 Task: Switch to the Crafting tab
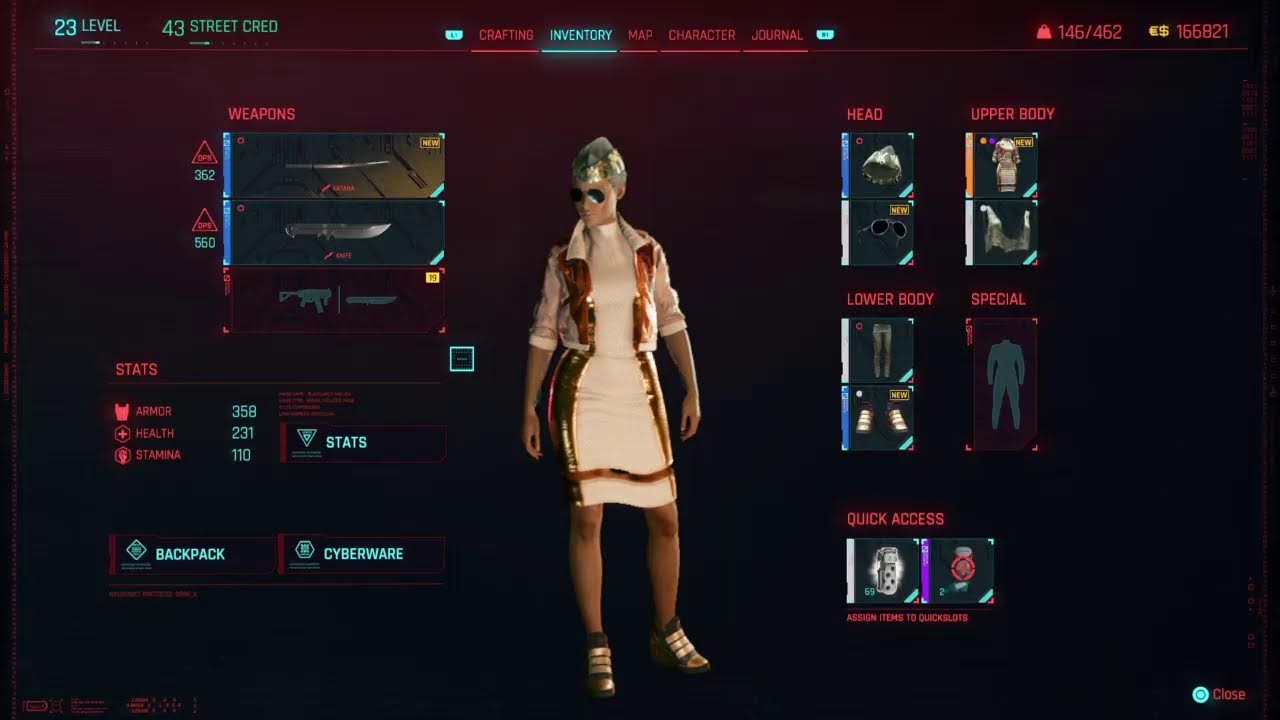[x=505, y=35]
